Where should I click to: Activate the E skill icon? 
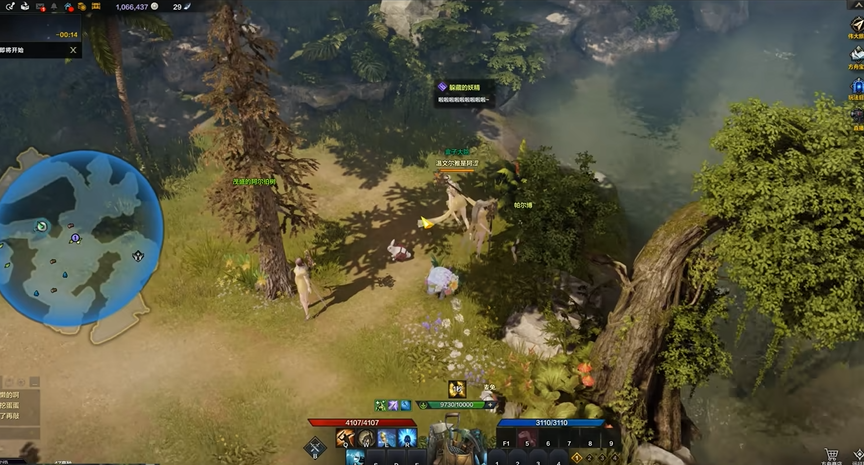point(387,439)
